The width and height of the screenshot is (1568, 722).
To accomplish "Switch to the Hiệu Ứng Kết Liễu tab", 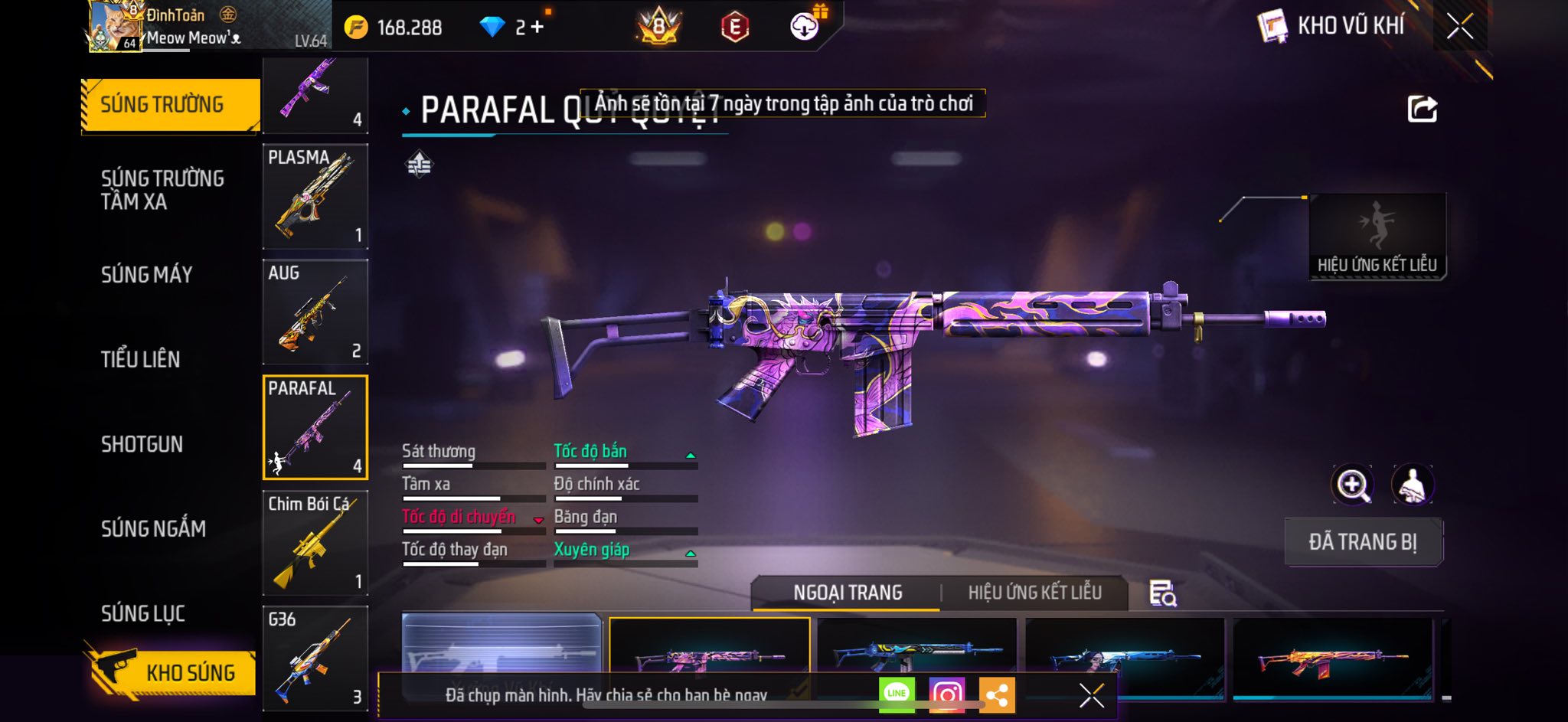I will coord(1034,593).
